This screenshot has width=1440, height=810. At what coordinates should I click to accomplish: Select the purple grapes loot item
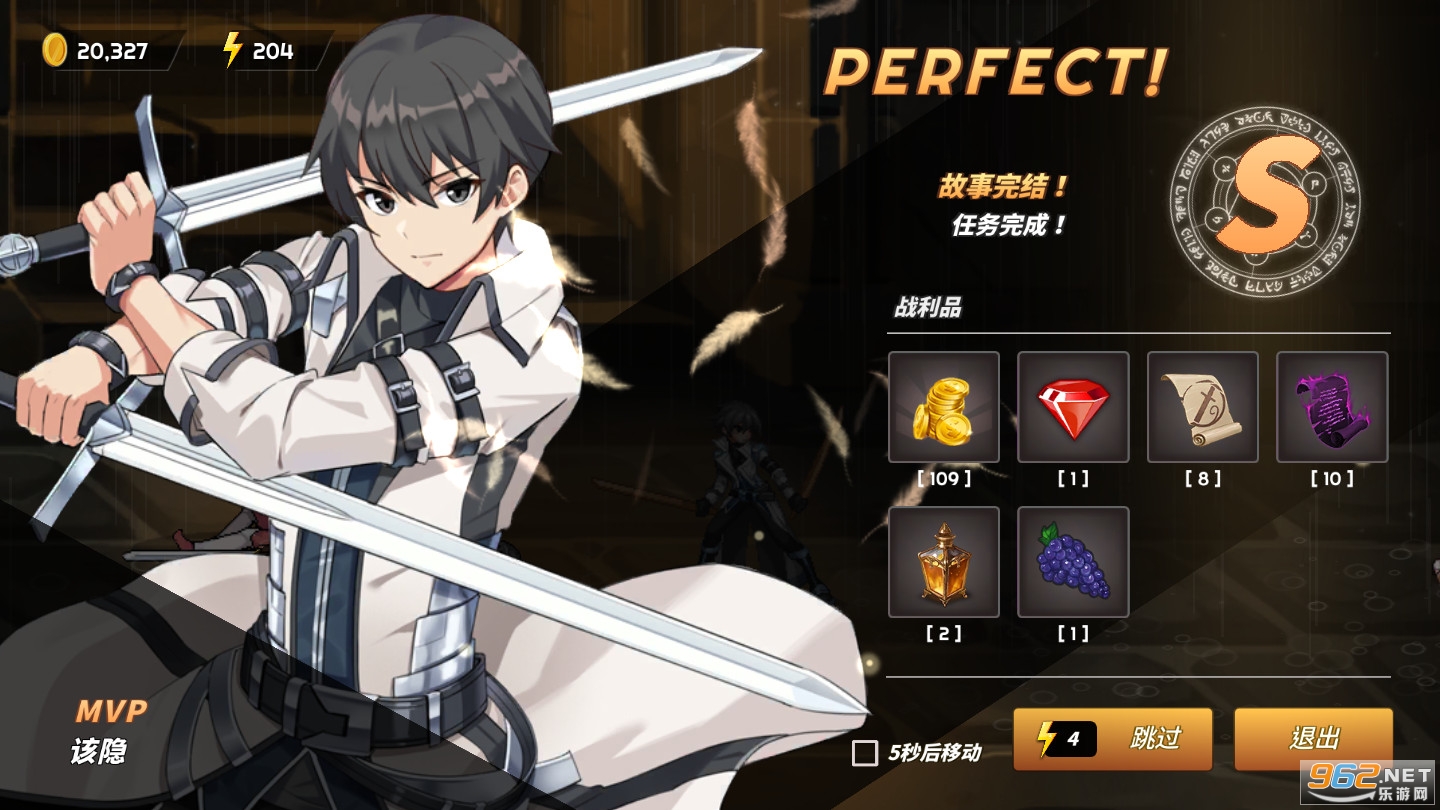point(1073,561)
